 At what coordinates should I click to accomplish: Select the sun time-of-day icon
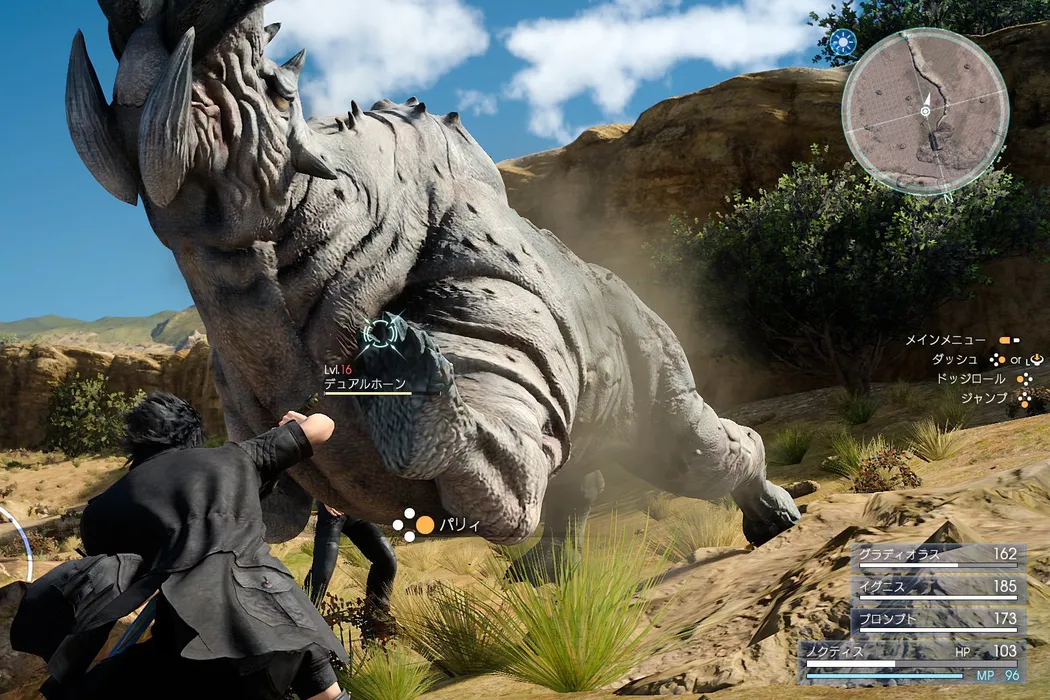click(843, 43)
